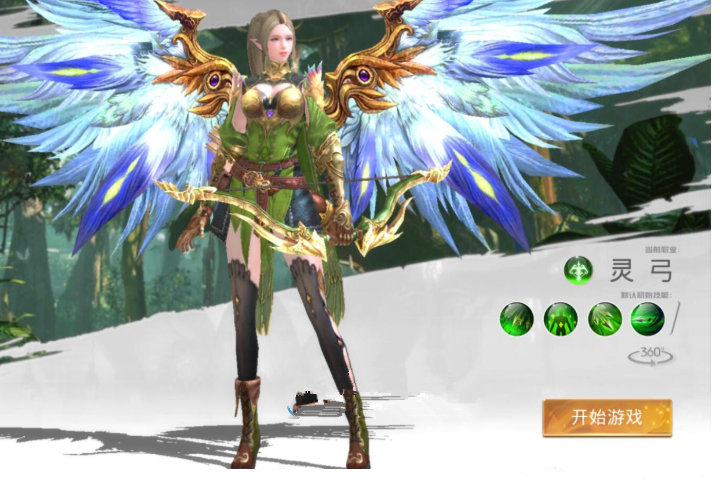This screenshot has width=720, height=480.
Task: Toggle the 360° character rotation control
Action: coord(647,354)
